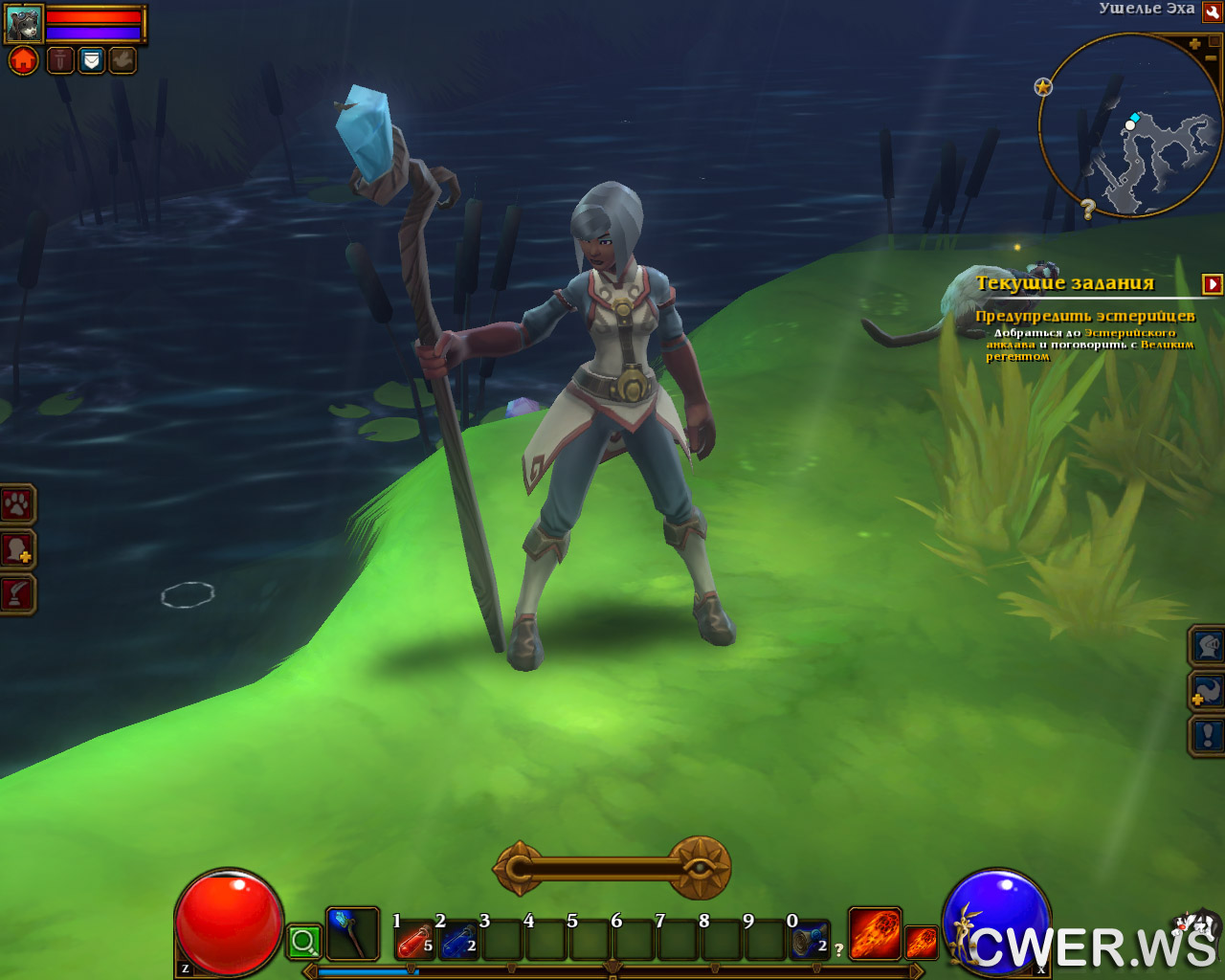Select the large fireball skill icon

875,934
